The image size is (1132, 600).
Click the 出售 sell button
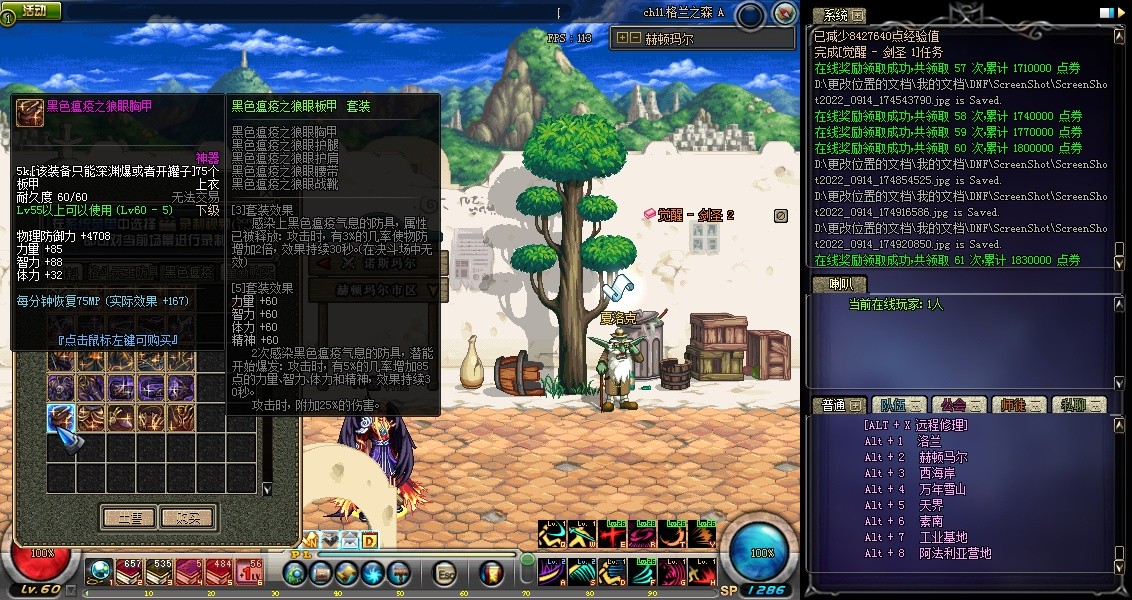(x=128, y=517)
